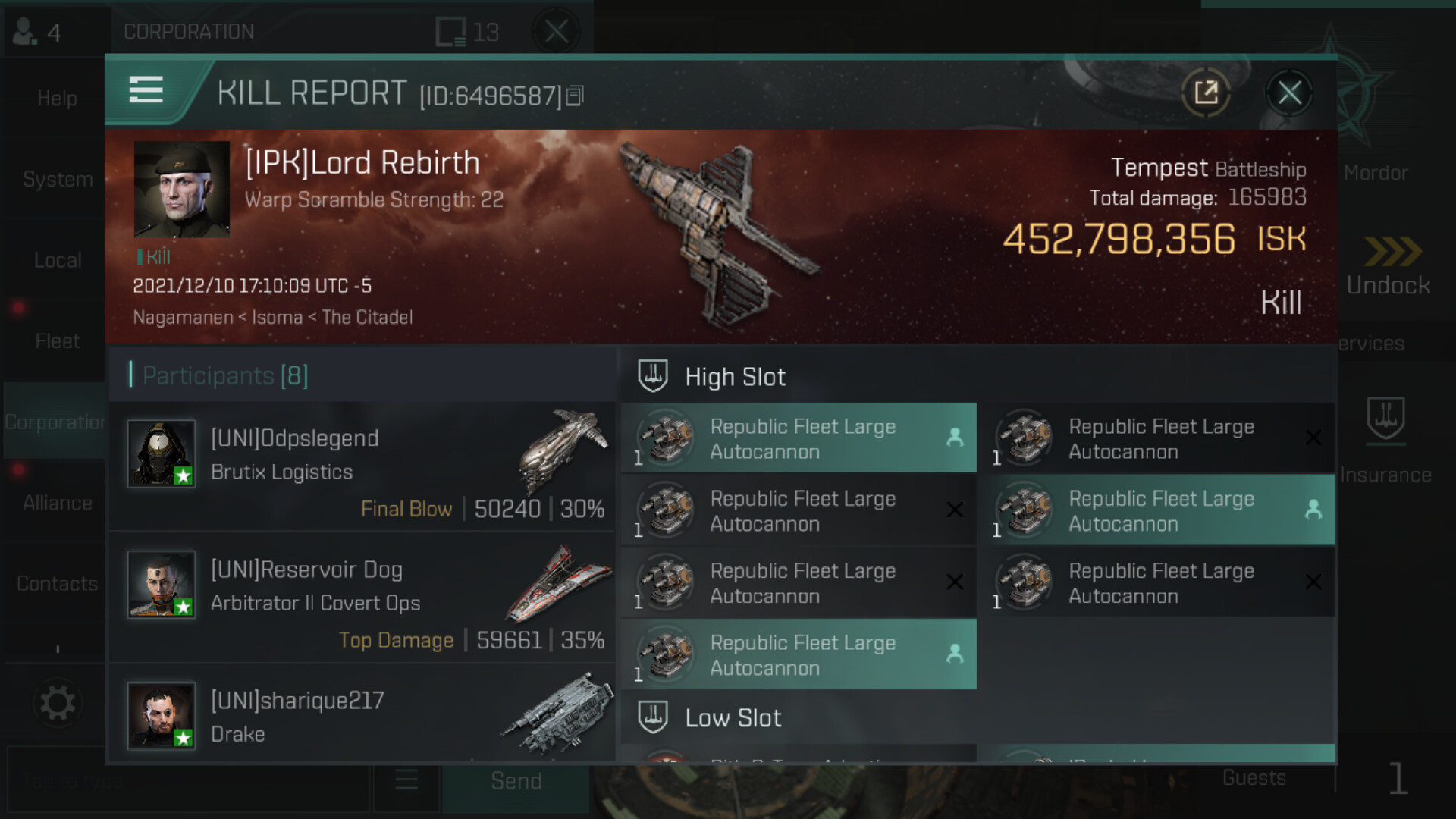This screenshot has width=1456, height=819.
Task: Open the kill report hamburger menu
Action: click(x=146, y=90)
